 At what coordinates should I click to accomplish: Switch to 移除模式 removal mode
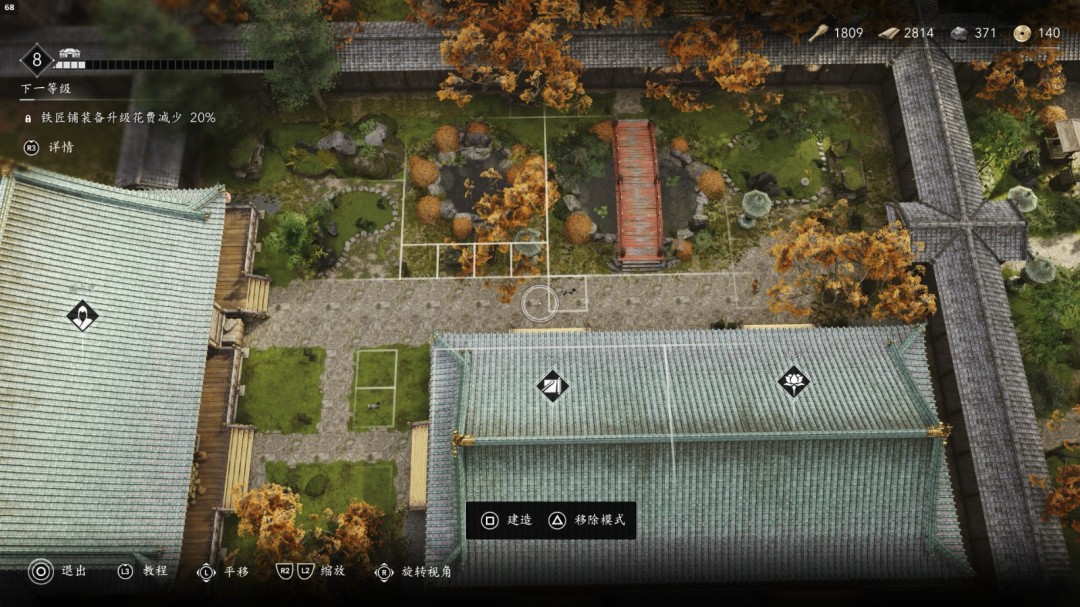pos(590,520)
